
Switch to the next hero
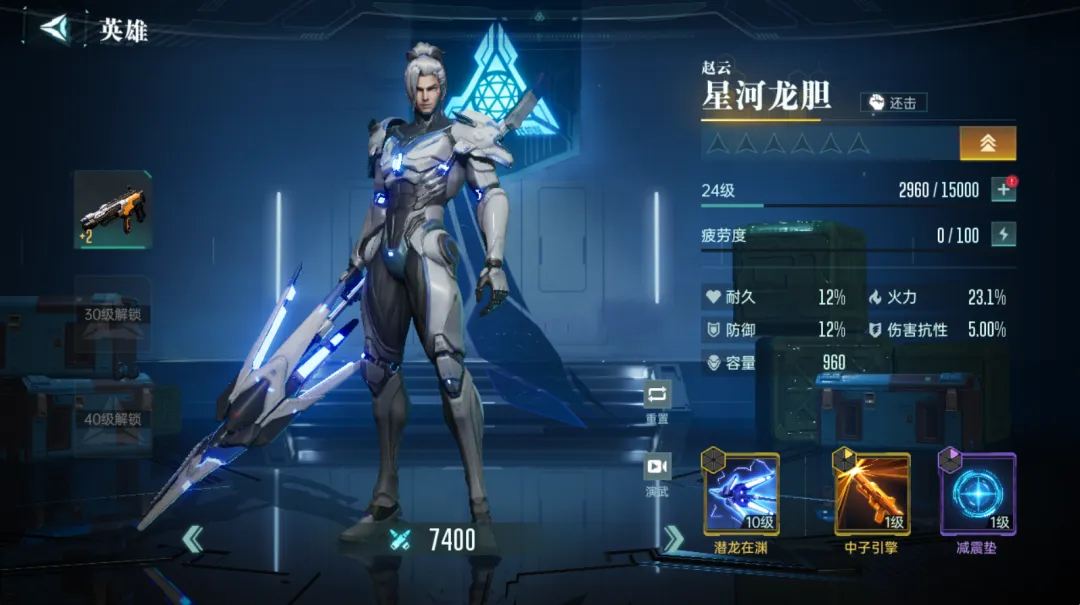click(673, 540)
